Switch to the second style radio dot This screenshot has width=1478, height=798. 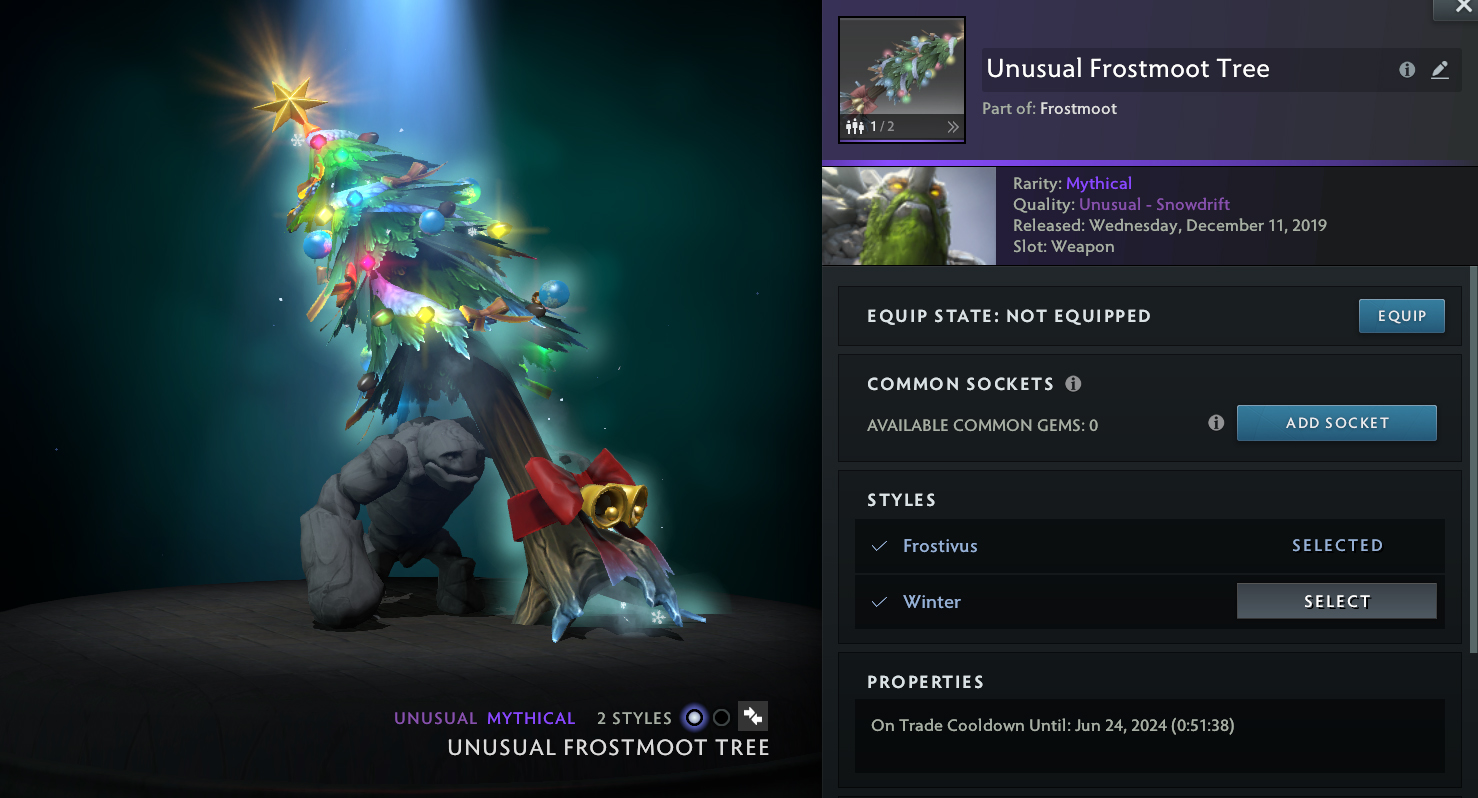pyautogui.click(x=721, y=718)
